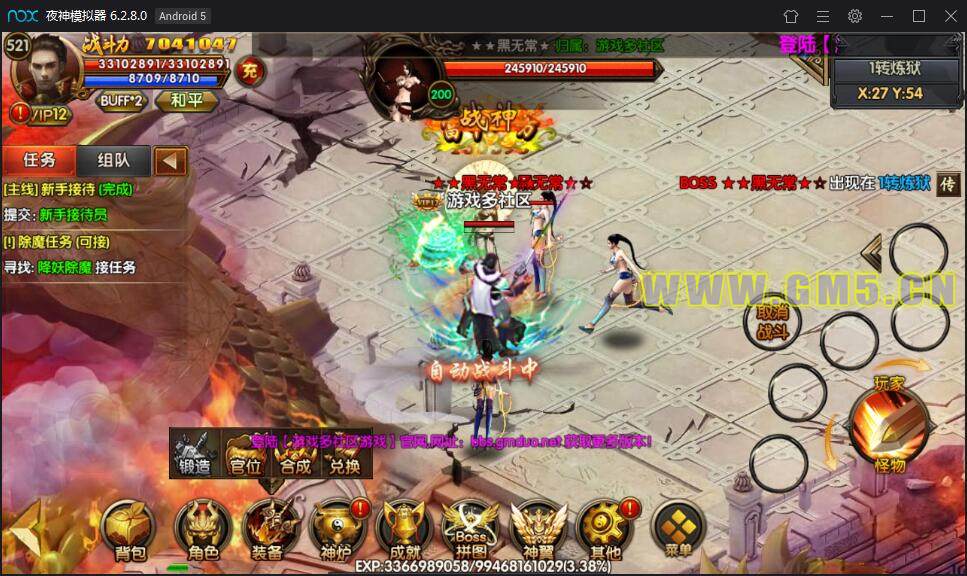967x576 pixels.
Task: Open the 装备 equipment panel
Action: (x=266, y=530)
